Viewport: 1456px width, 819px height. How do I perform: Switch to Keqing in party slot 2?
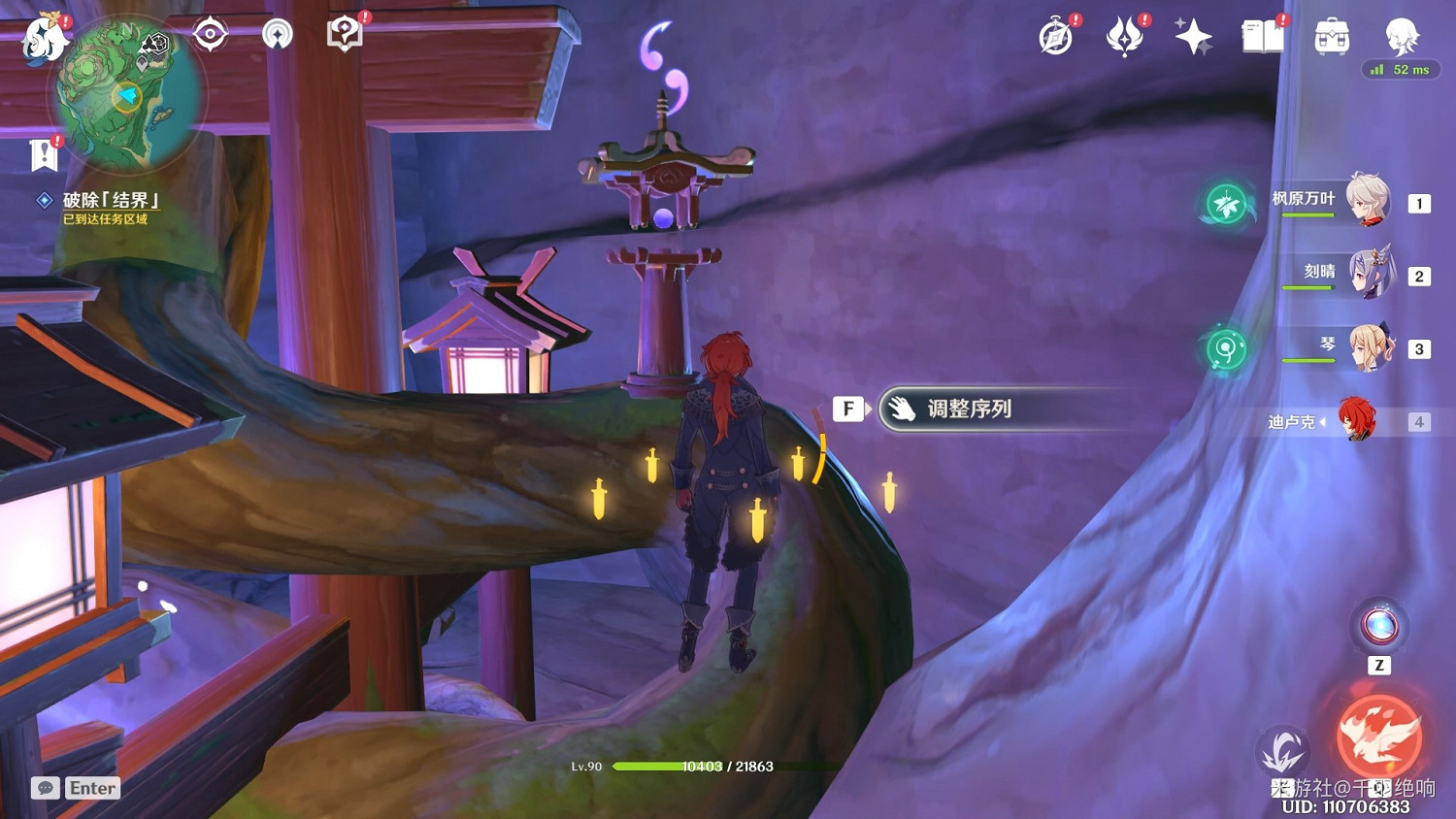[x=1373, y=274]
